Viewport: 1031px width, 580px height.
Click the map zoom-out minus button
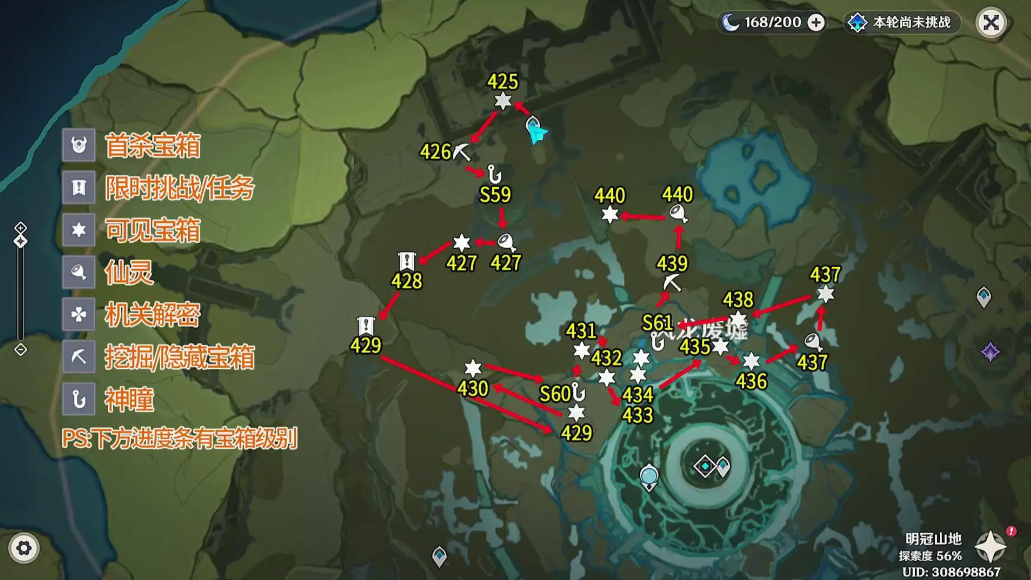pyautogui.click(x=21, y=349)
